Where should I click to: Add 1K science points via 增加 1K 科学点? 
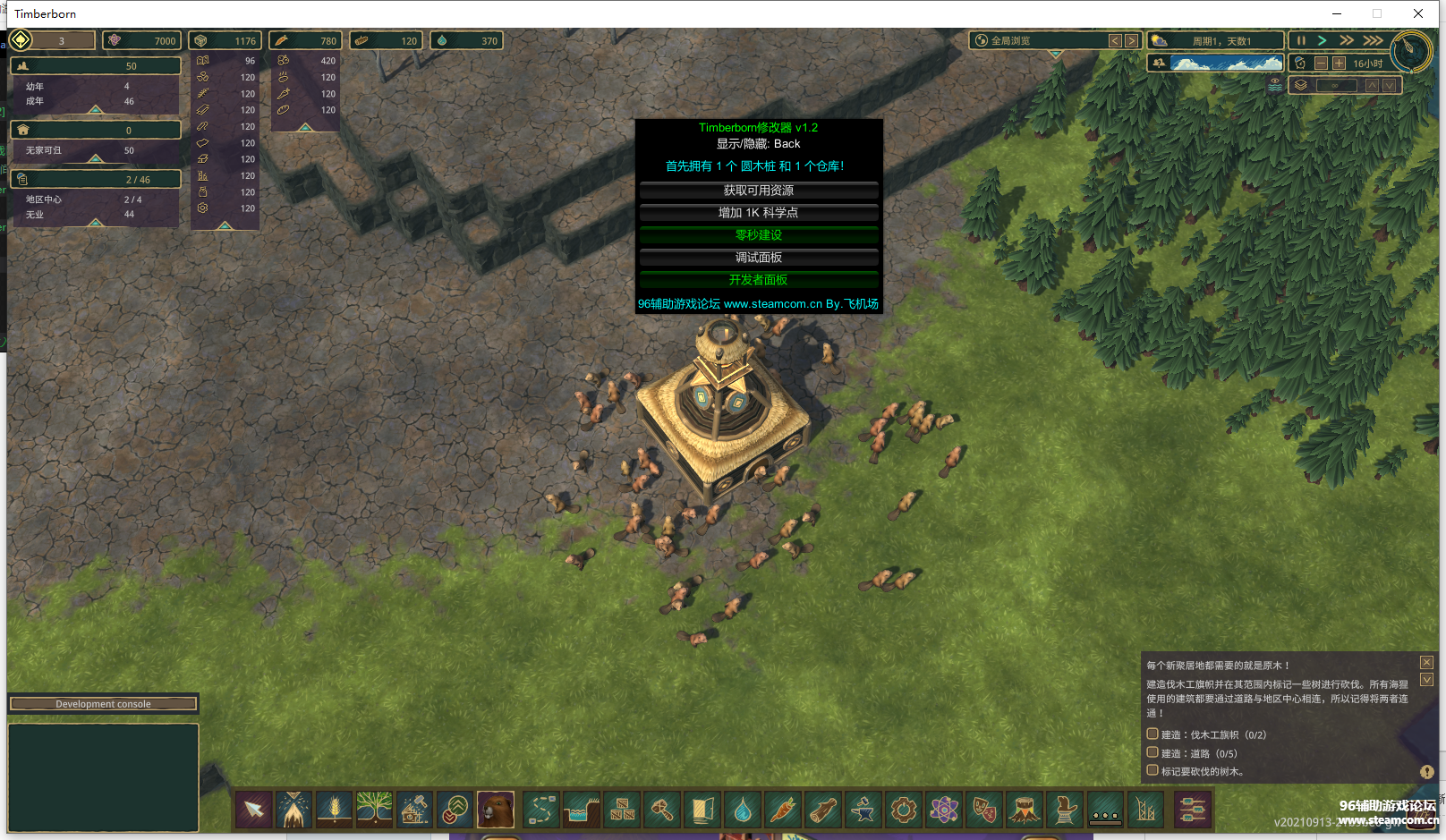(758, 213)
